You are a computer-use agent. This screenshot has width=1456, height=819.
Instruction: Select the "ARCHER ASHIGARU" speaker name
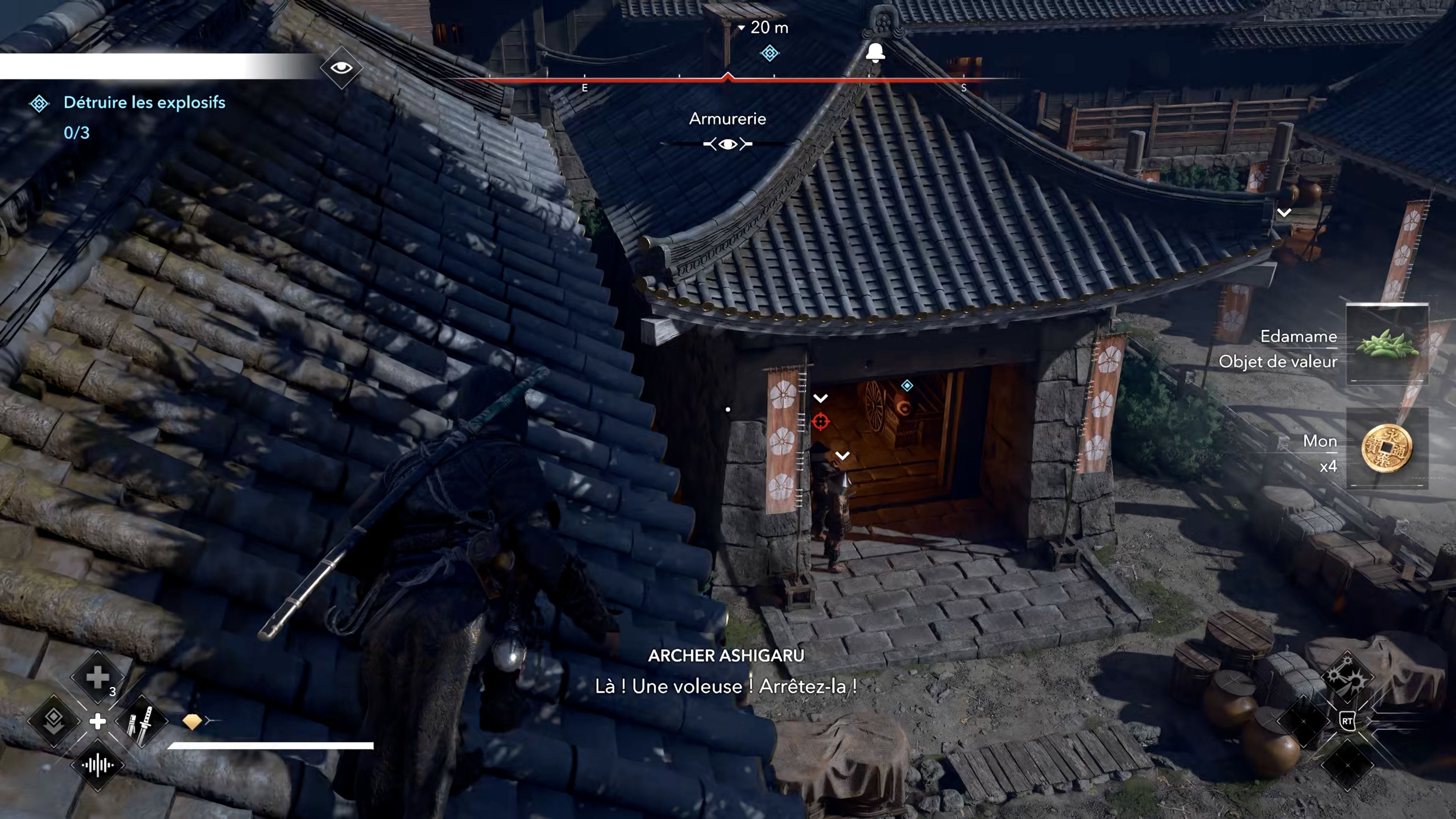(x=726, y=656)
